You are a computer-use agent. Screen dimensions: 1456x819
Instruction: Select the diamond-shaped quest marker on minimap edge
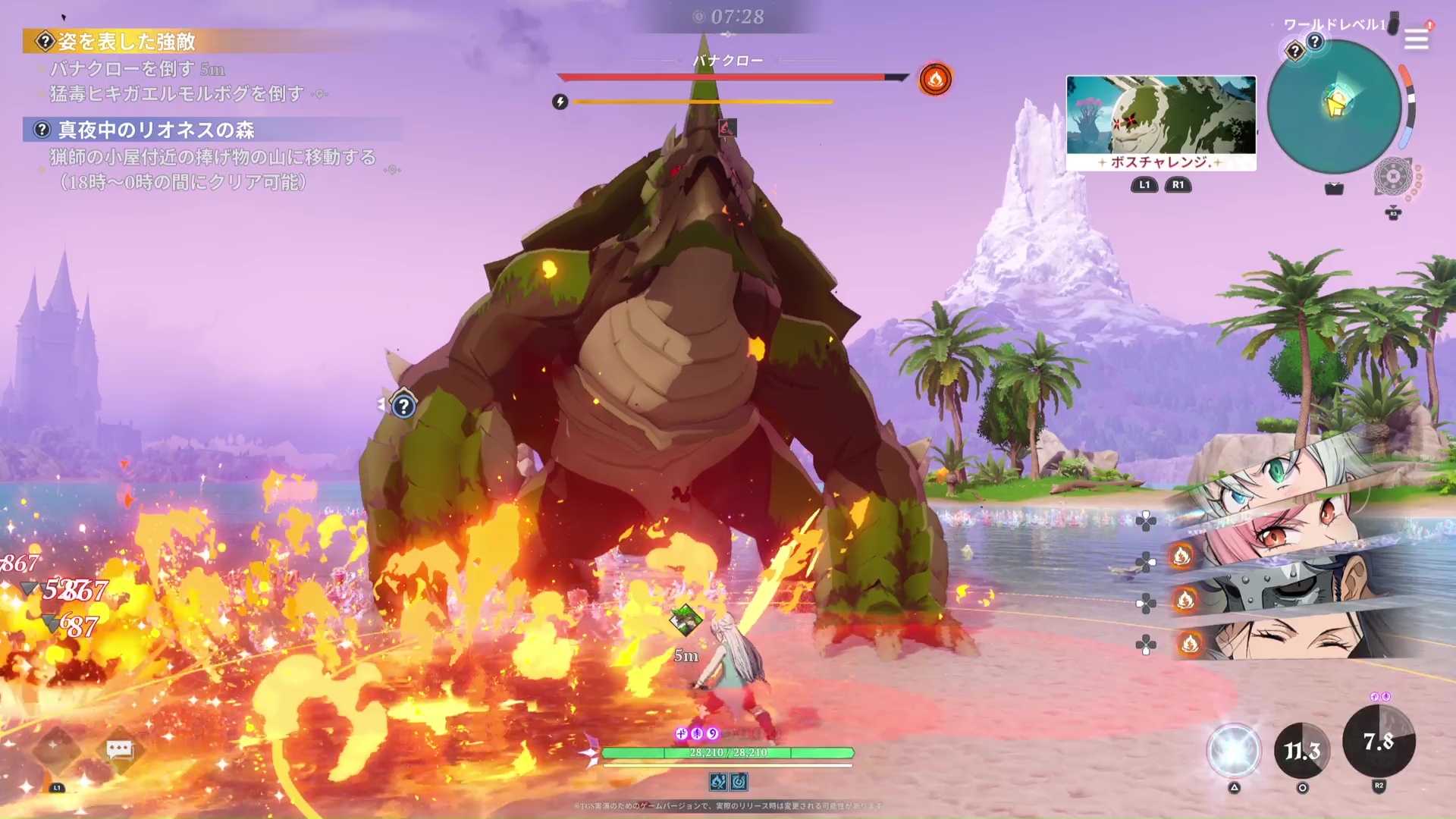pyautogui.click(x=1294, y=52)
